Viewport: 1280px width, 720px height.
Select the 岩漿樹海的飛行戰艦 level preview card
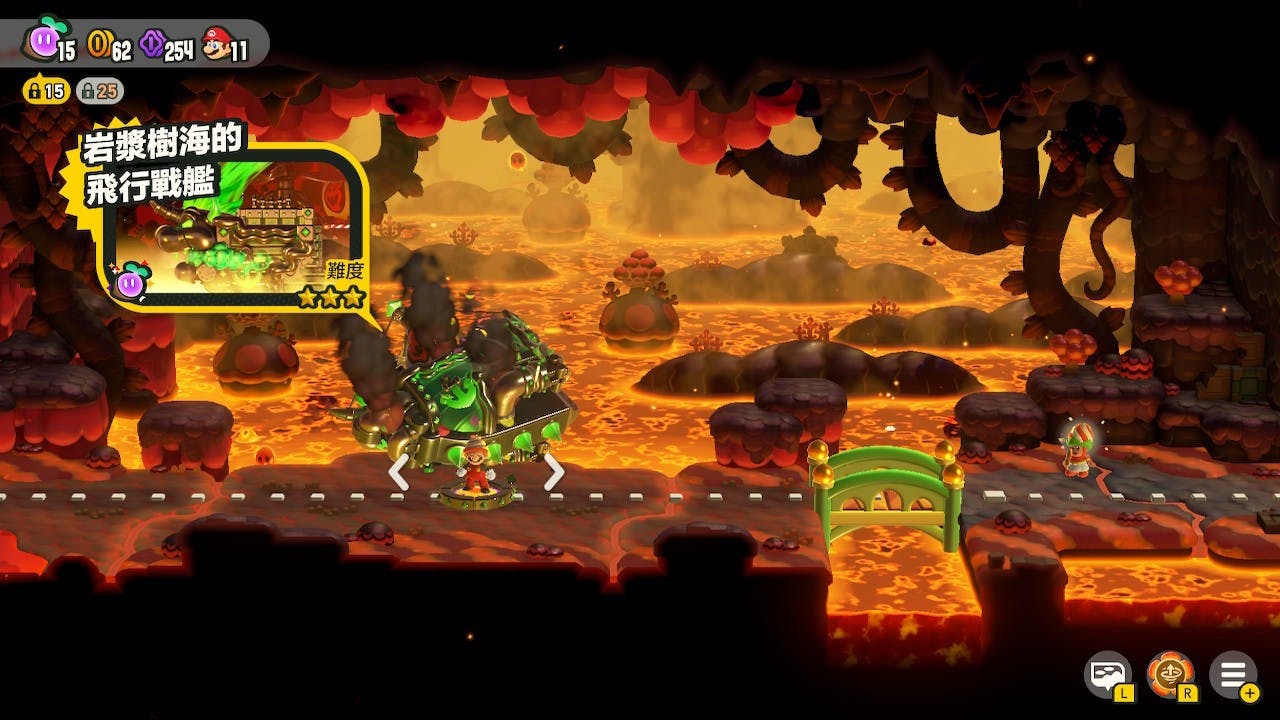232,225
